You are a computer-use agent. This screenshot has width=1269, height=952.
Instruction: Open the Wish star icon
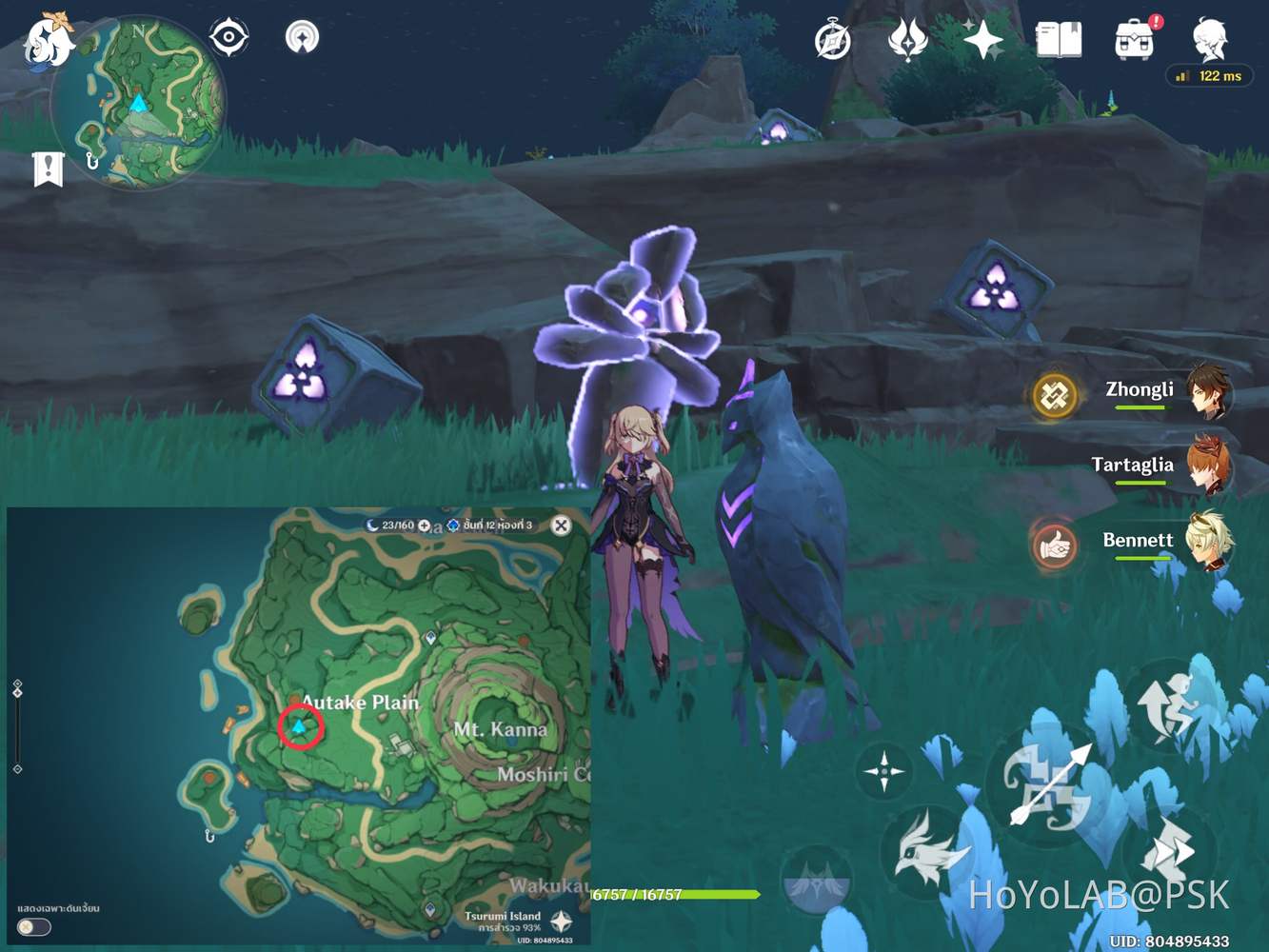point(981,38)
